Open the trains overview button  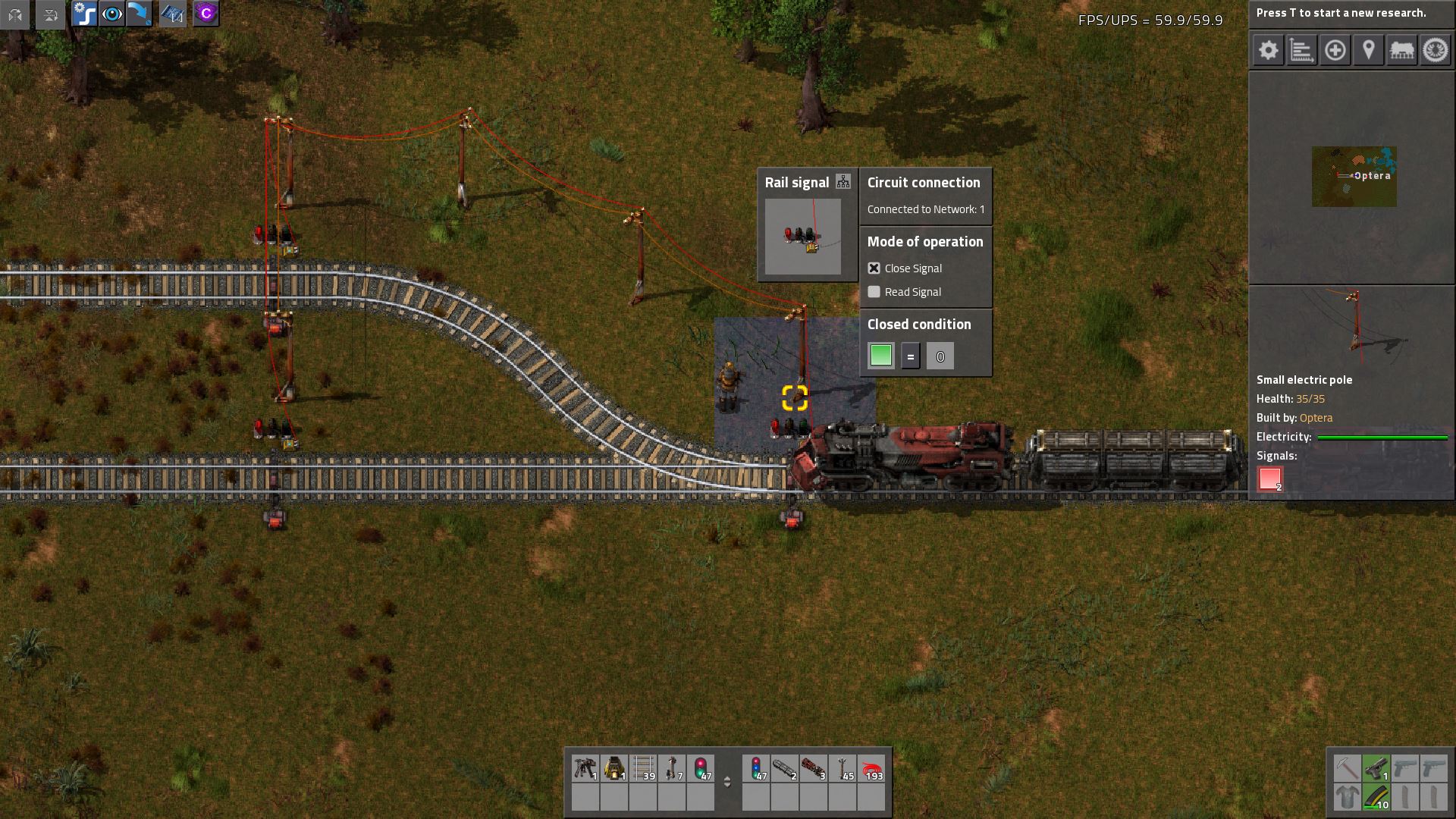[x=1401, y=51]
